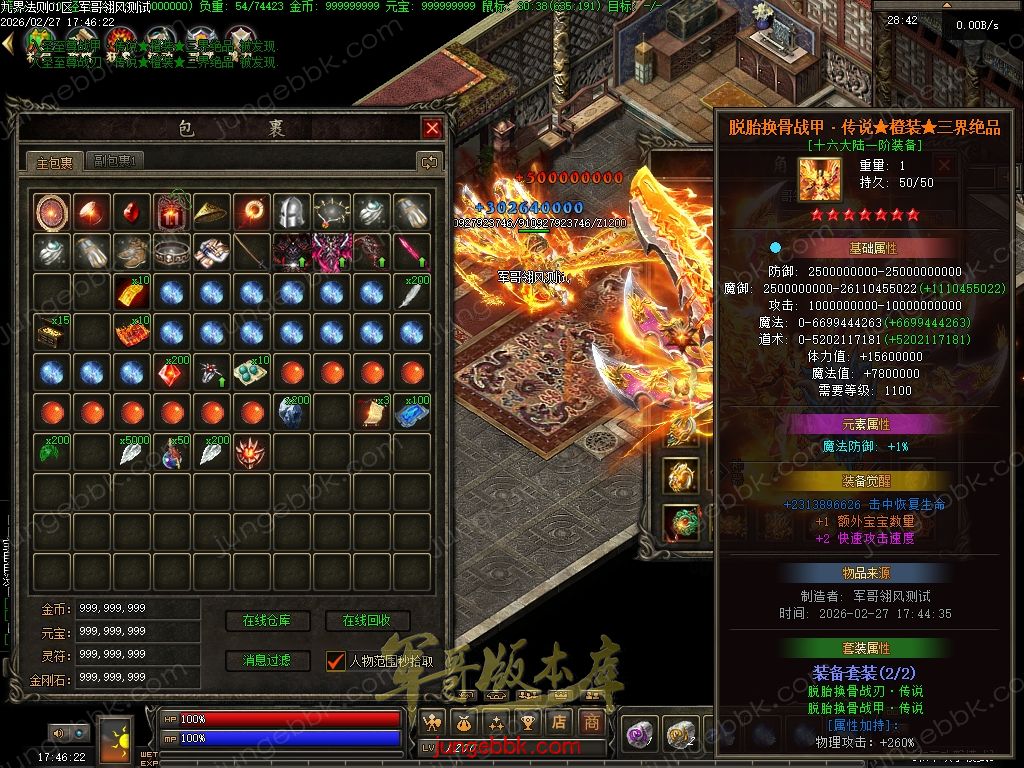Close the 包裹 inventory window
1024x768 pixels.
pos(432,128)
